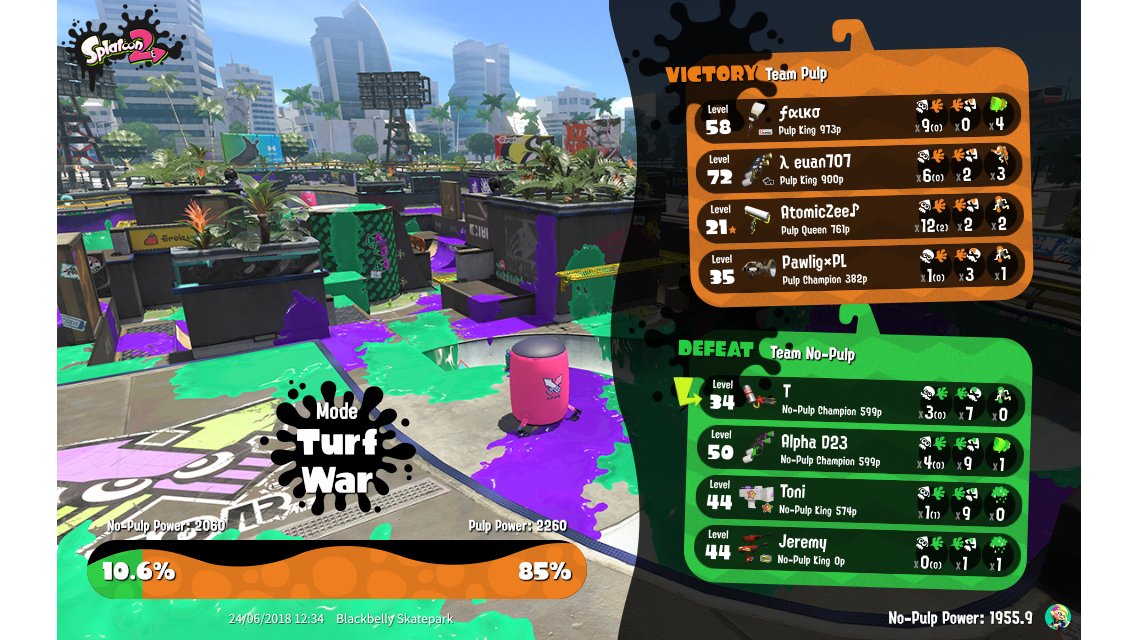Screen dimensions: 1138x640
Task: Select Toni's player row
Action: click(x=860, y=500)
